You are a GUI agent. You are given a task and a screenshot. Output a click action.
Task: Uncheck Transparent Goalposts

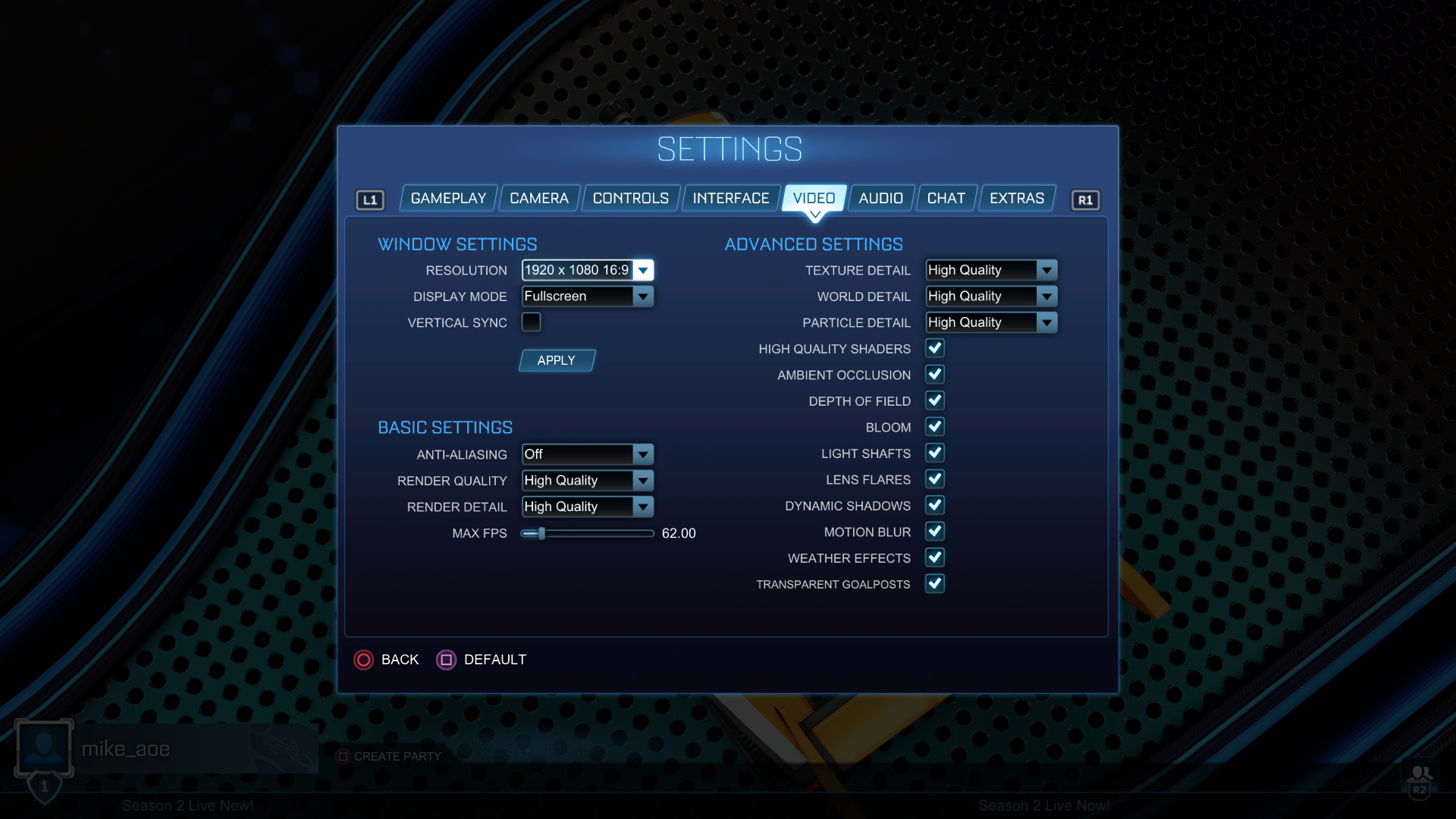(x=935, y=584)
